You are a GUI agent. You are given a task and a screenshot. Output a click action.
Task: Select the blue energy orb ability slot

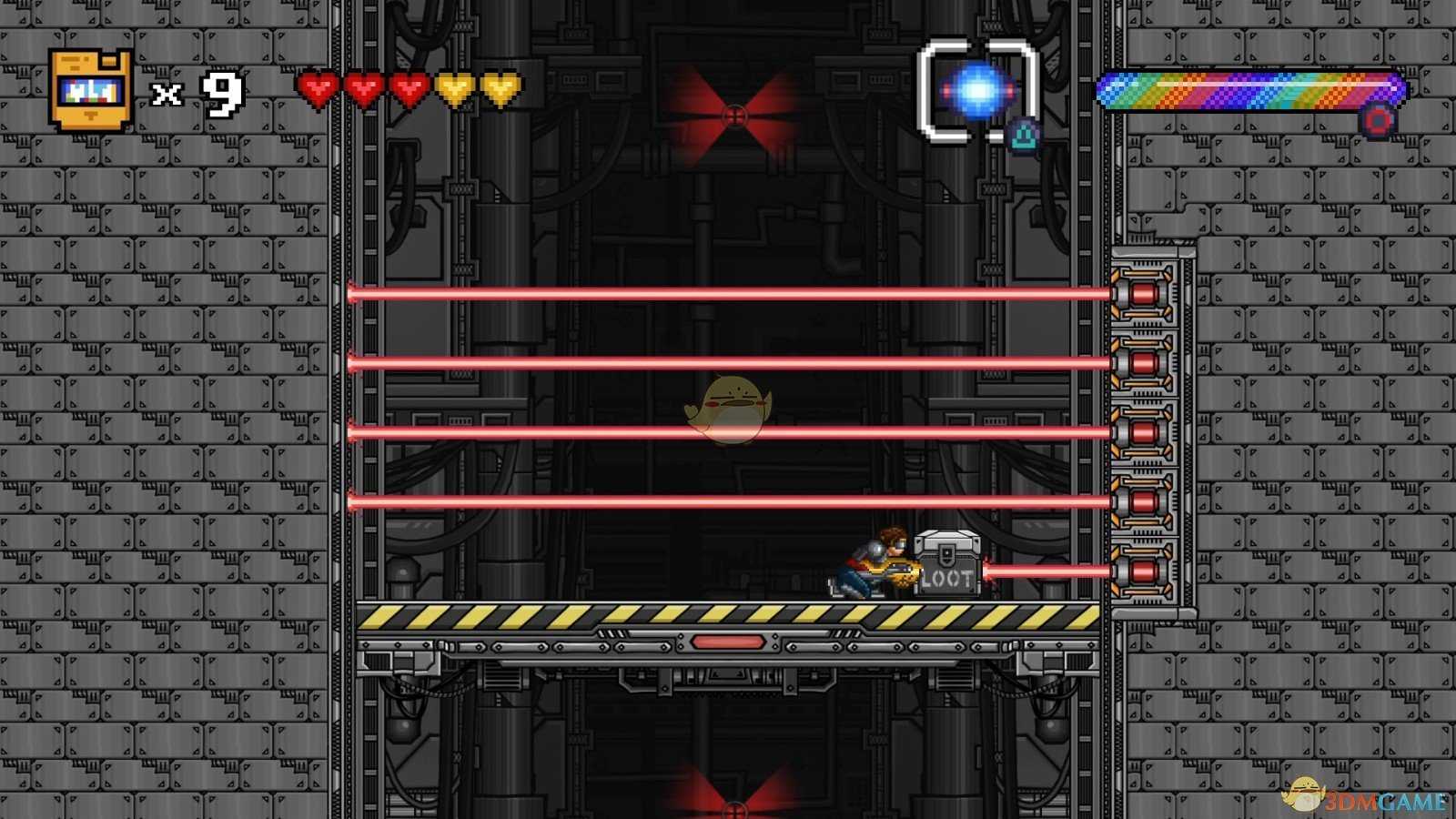[x=978, y=91]
